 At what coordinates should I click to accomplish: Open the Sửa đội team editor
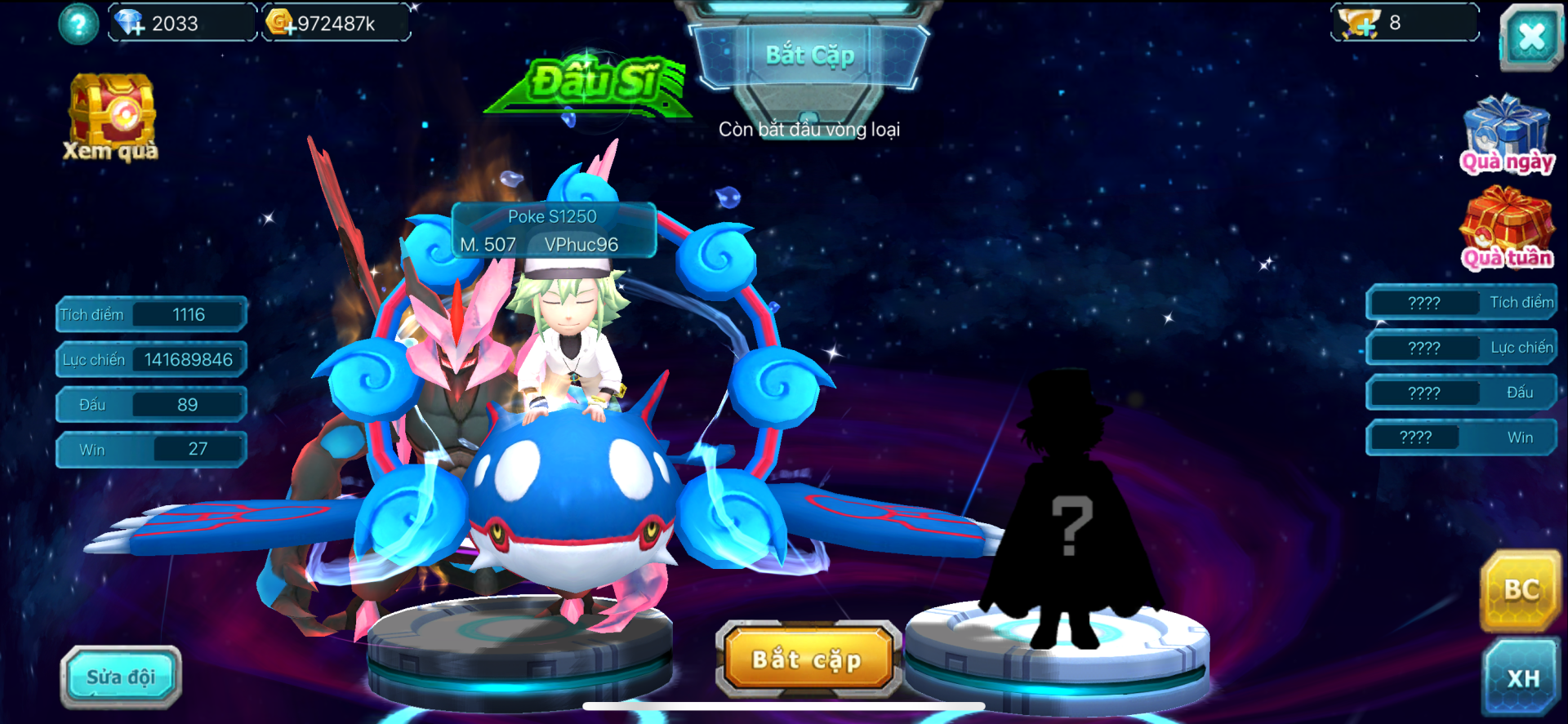(x=121, y=677)
